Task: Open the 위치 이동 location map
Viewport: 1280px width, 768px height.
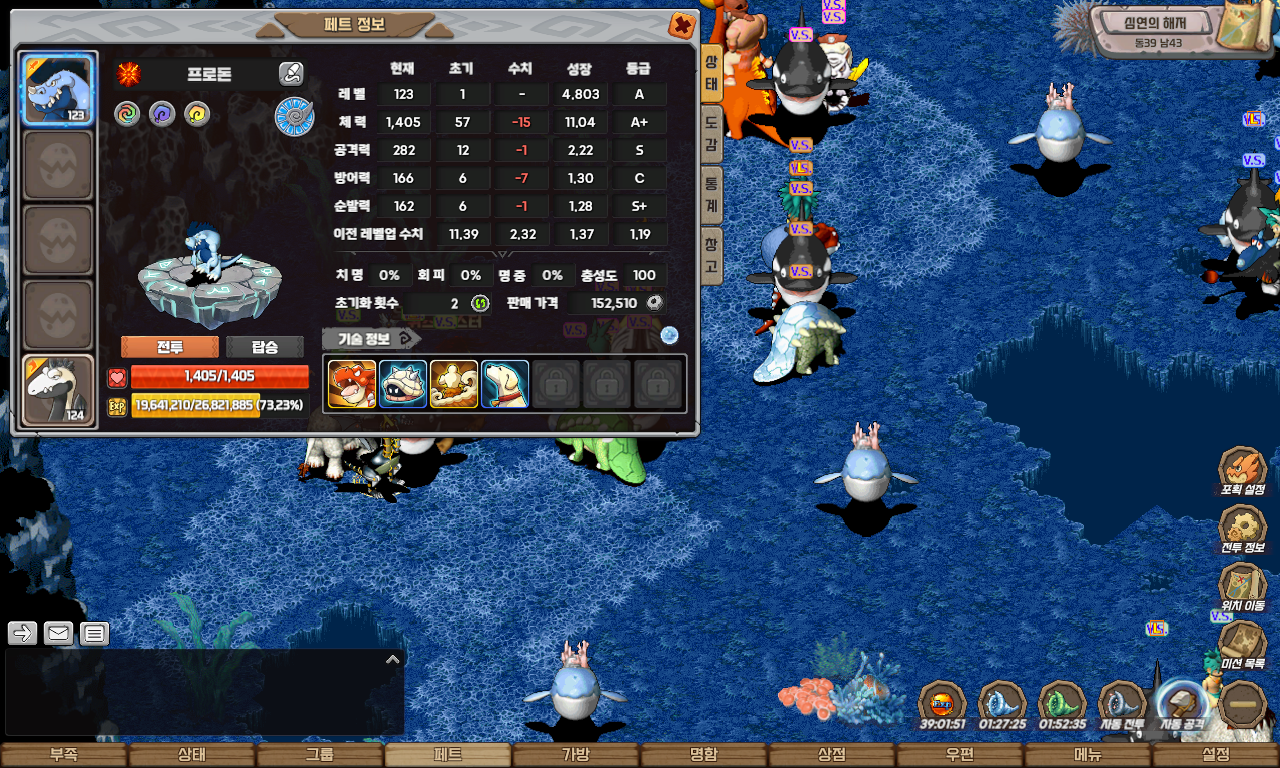Action: click(x=1243, y=588)
